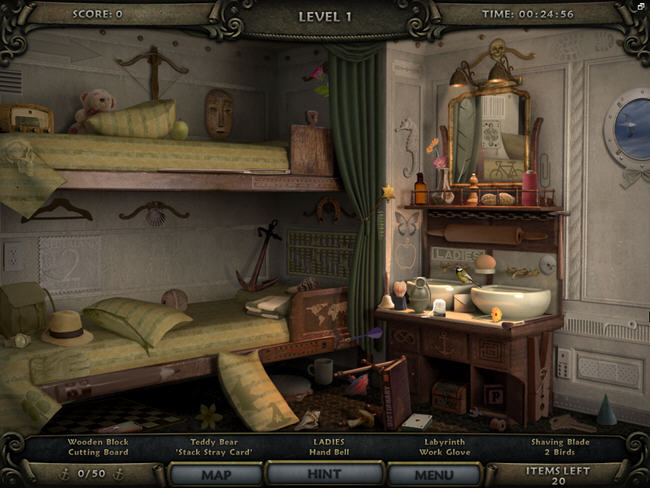Open the game MENU
Image resolution: width=650 pixels, height=488 pixels.
(x=433, y=474)
